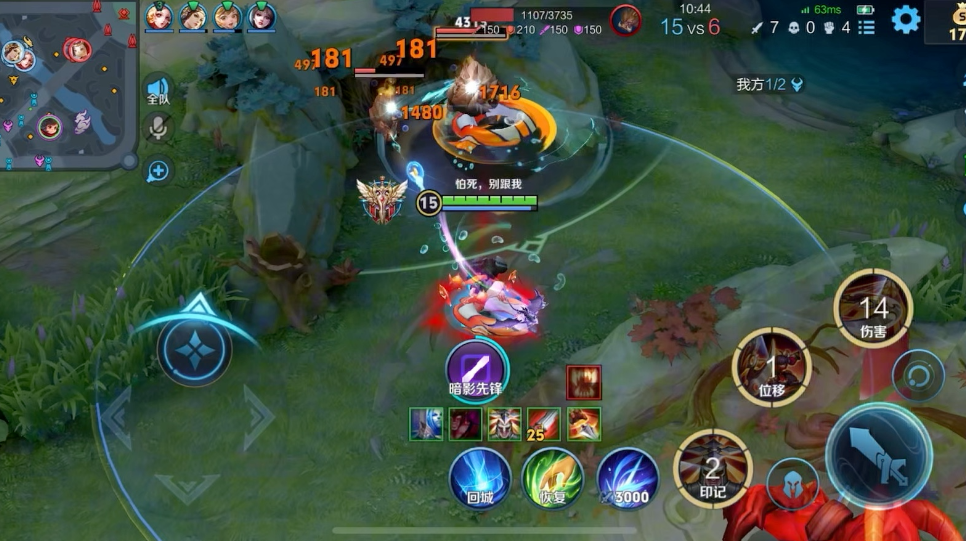The width and height of the screenshot is (966, 541).
Task: Tap the red helmet target button
Action: (x=794, y=483)
